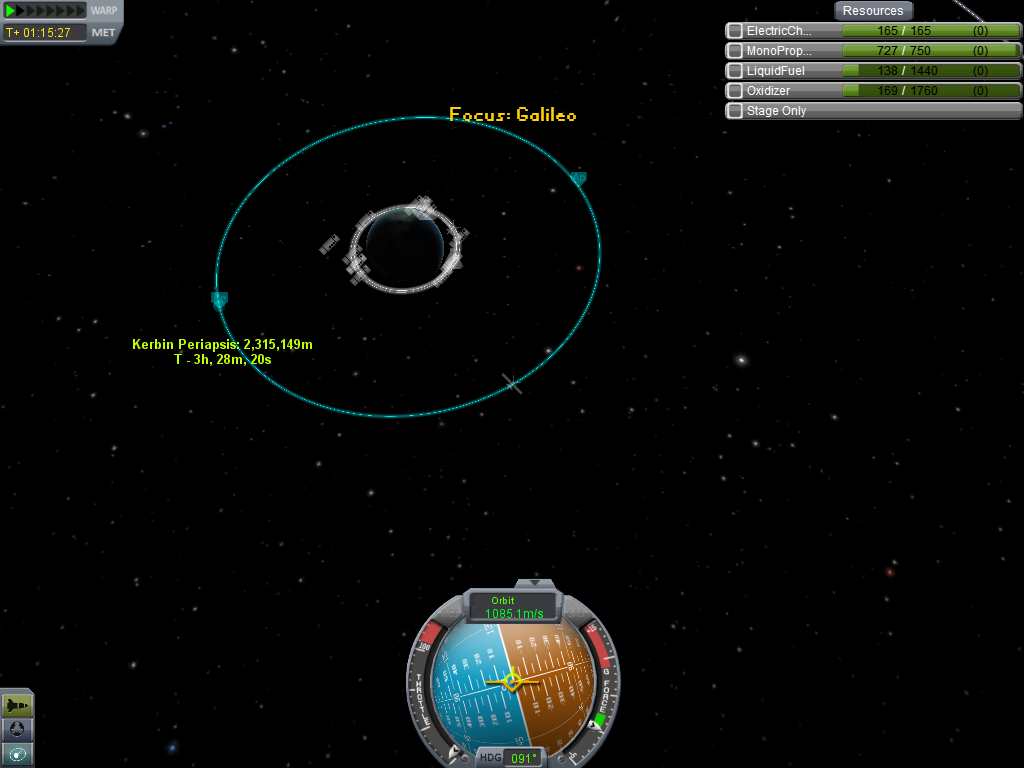Collapse the navball with the top arrow
The image size is (1024, 768).
534,583
